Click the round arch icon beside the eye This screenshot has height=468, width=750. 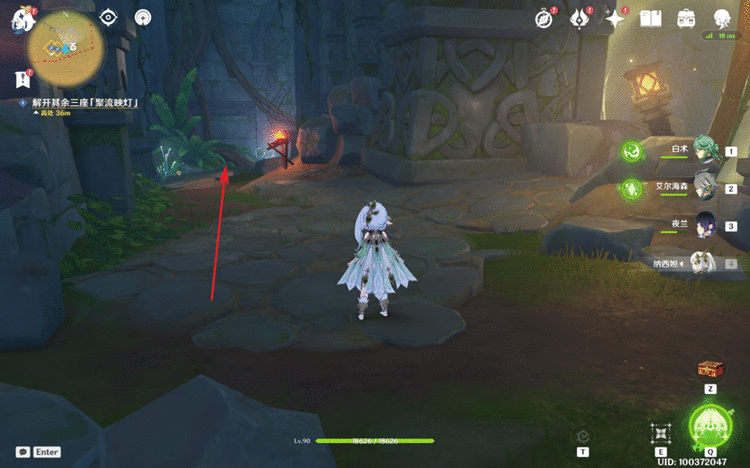(143, 17)
